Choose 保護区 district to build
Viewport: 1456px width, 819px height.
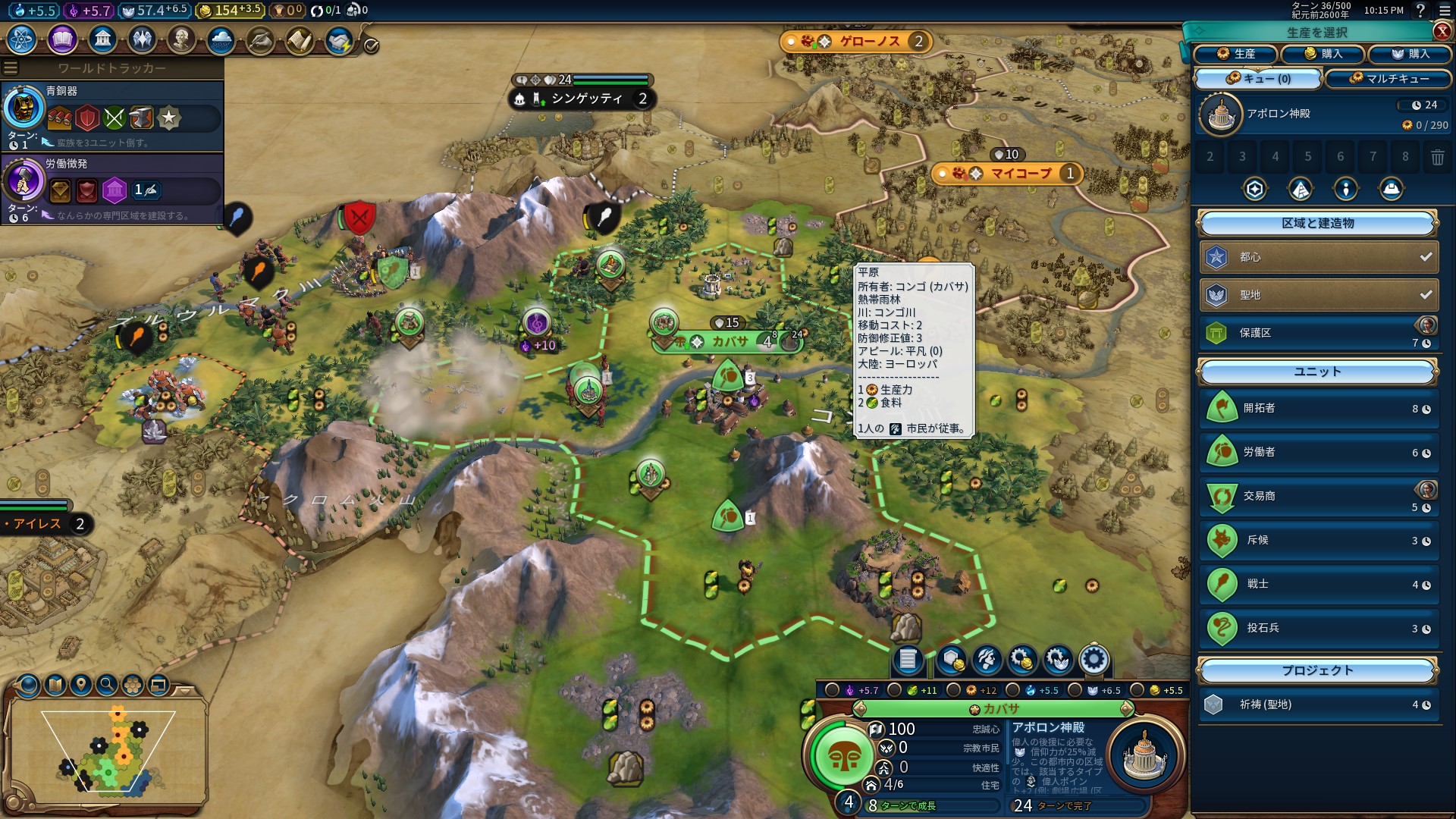point(1318,333)
